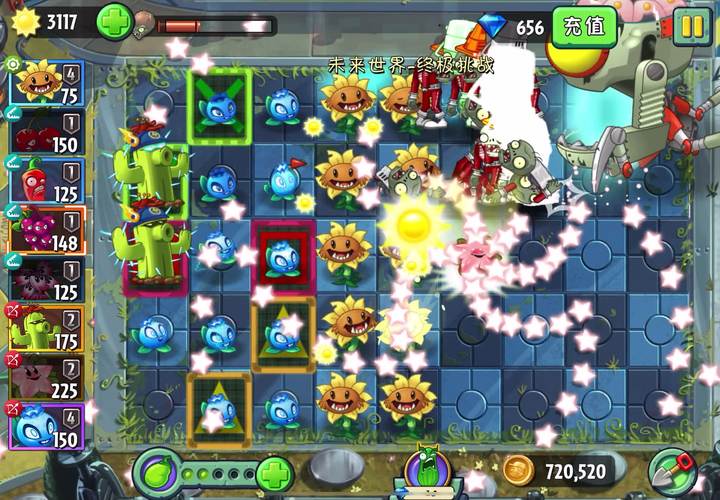Activate the plant food leaf icon

tap(156, 471)
